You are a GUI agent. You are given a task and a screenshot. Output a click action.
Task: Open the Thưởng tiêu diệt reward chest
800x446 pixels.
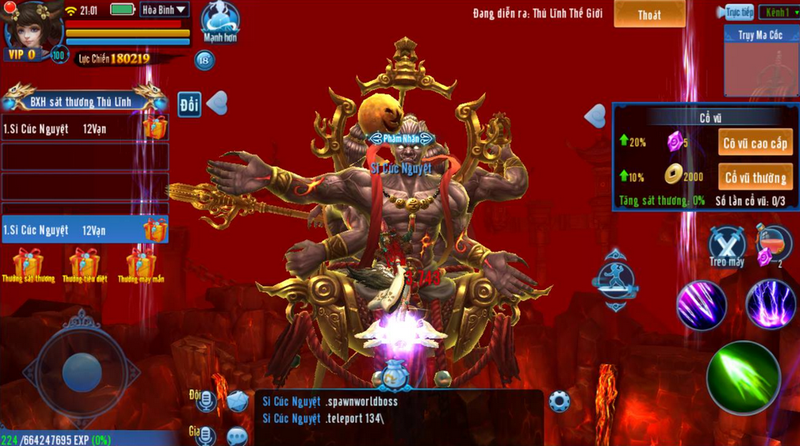[85, 265]
